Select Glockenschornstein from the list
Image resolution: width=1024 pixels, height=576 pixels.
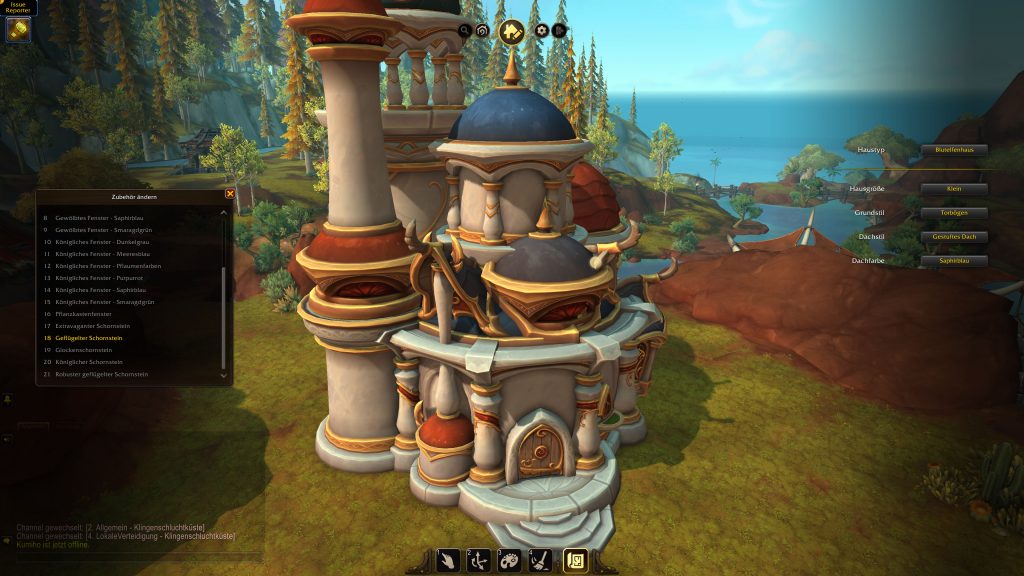coord(87,350)
